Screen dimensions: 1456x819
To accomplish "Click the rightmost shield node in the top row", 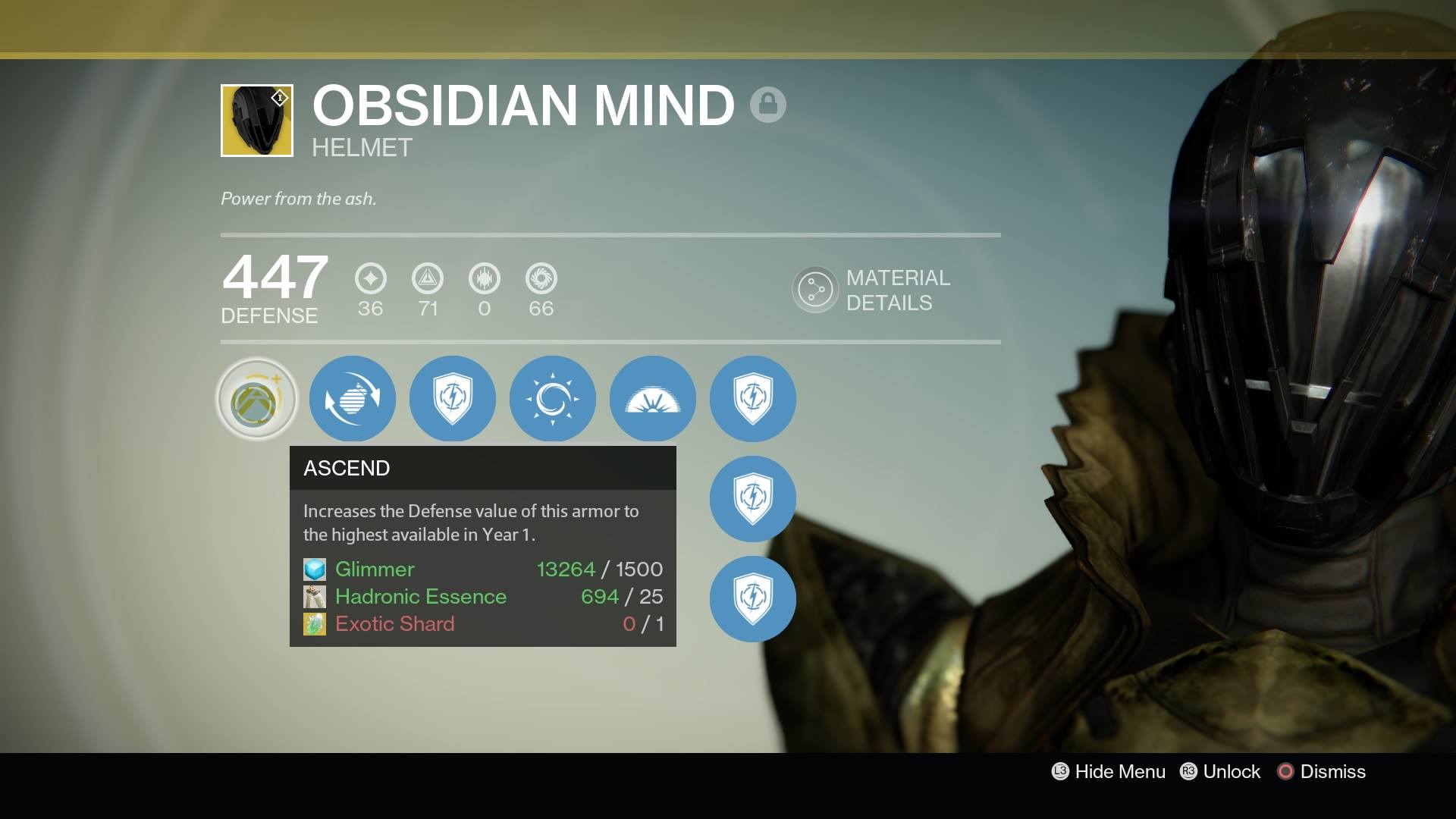I will 752,399.
